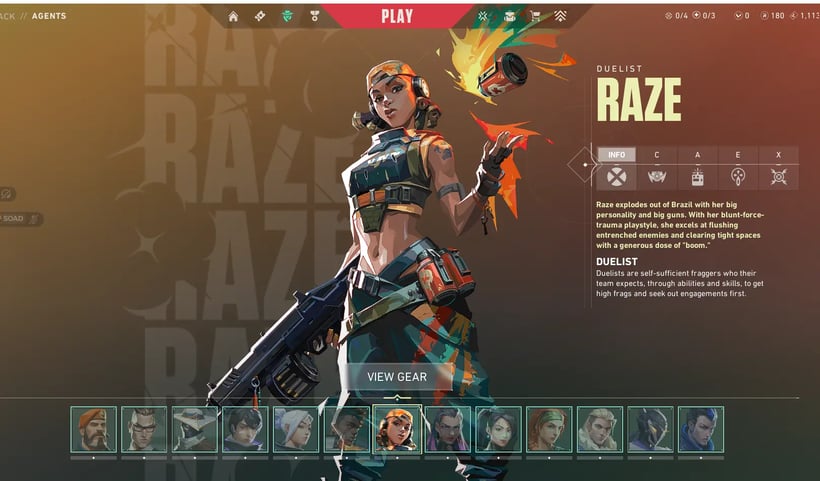This screenshot has height=481, width=820.
Task: Select the bearded agent with red beret
Action: point(93,429)
